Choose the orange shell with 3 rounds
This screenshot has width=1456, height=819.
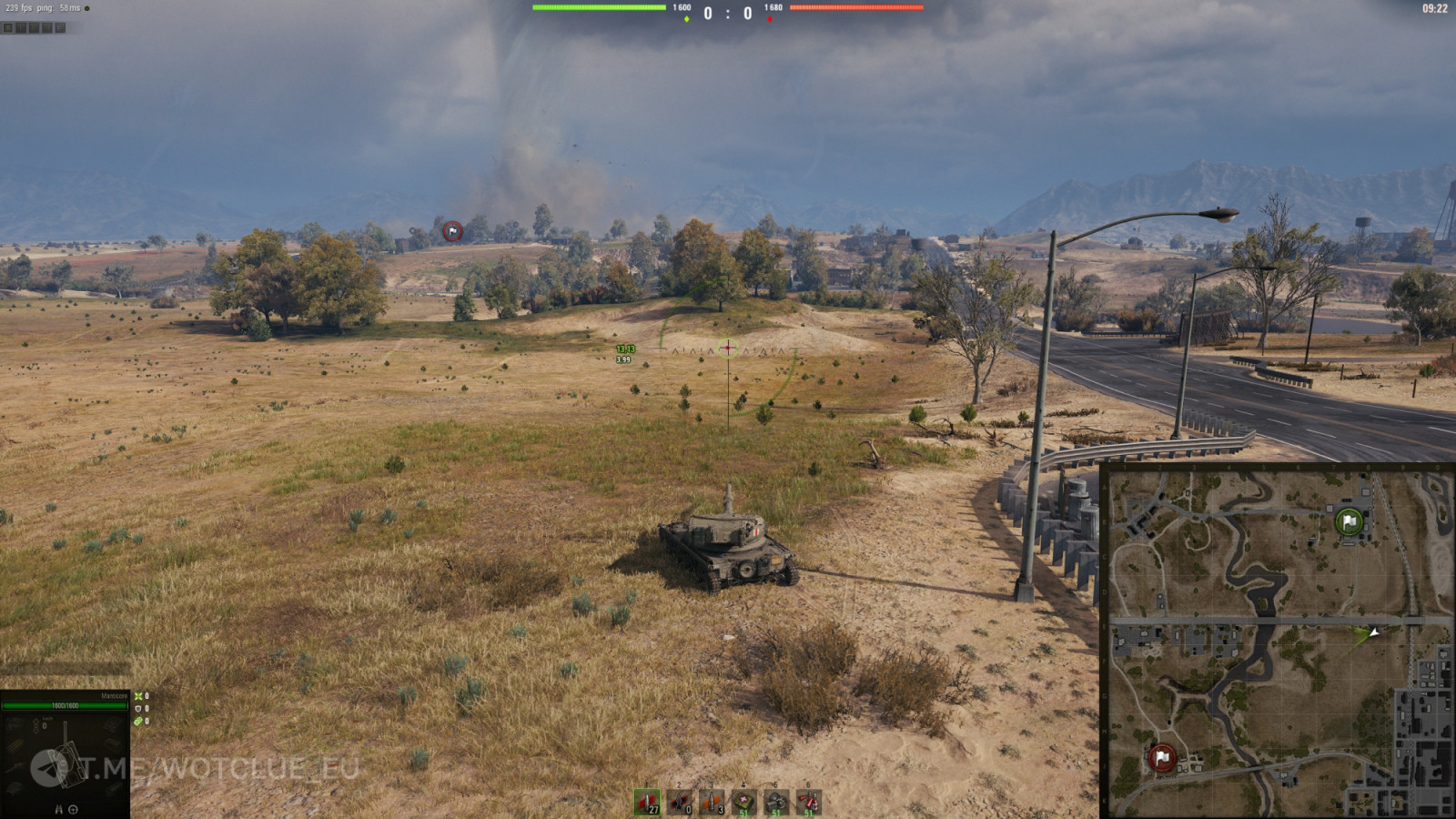pyautogui.click(x=712, y=802)
